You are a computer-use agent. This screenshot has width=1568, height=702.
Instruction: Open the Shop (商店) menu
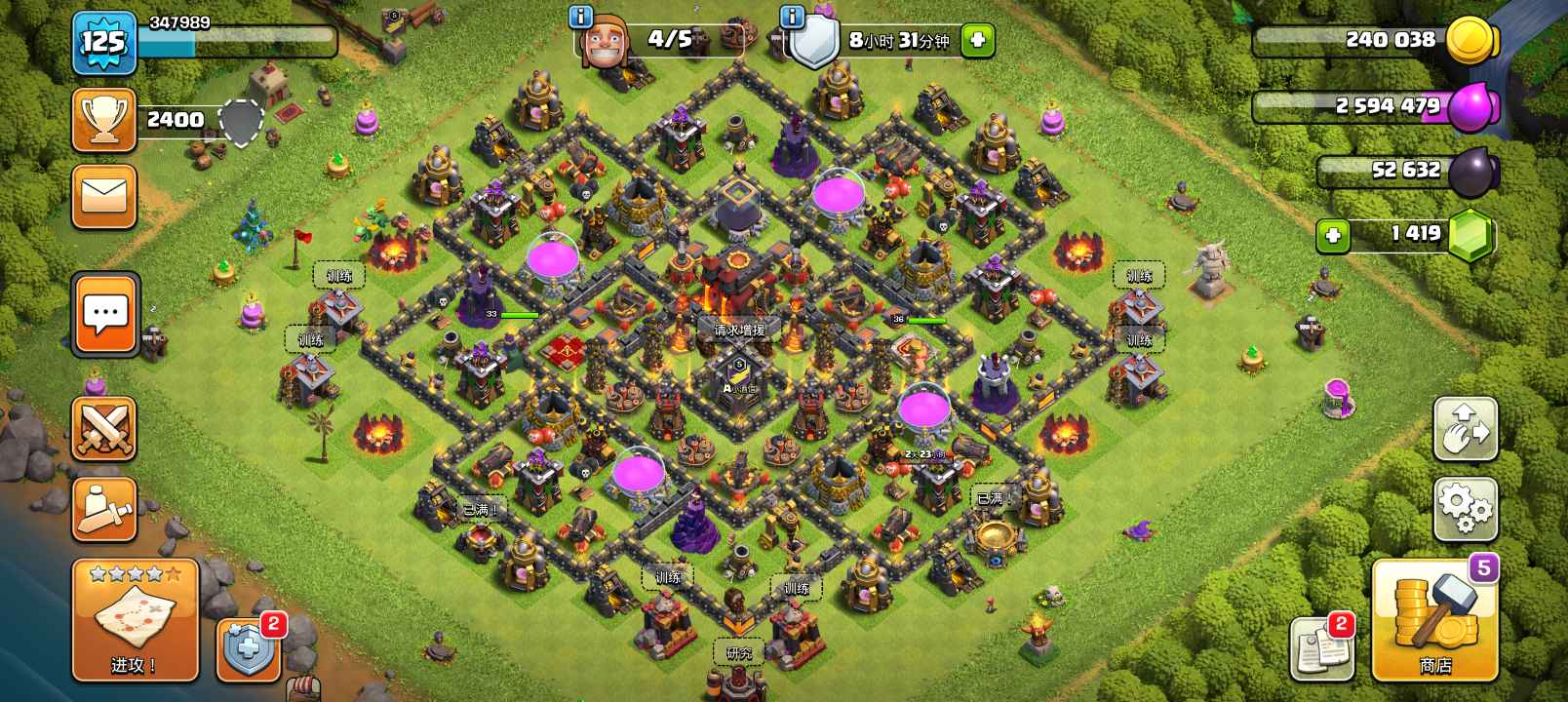click(1434, 620)
